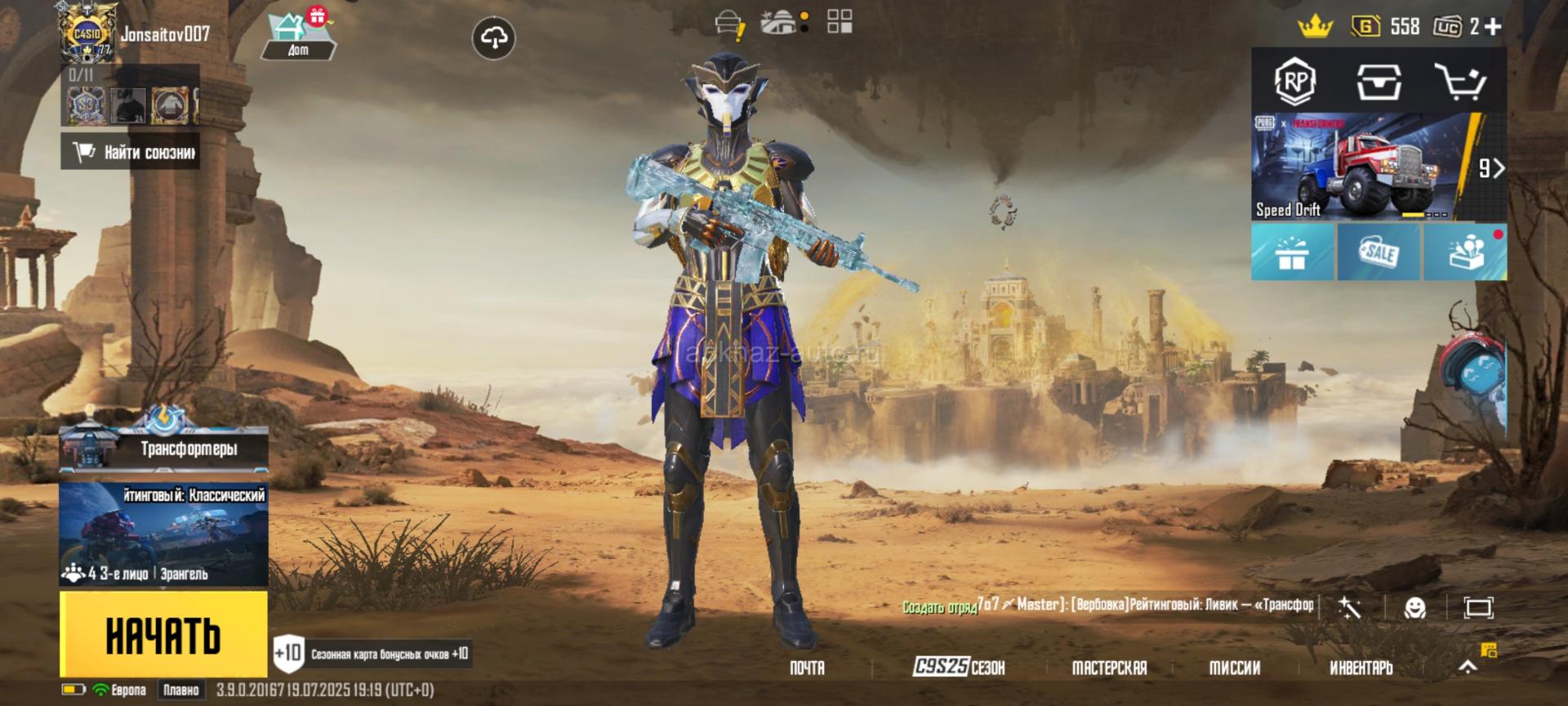Image resolution: width=1568 pixels, height=706 pixels.
Task: Open the crate box icon next to RP
Action: click(1379, 81)
